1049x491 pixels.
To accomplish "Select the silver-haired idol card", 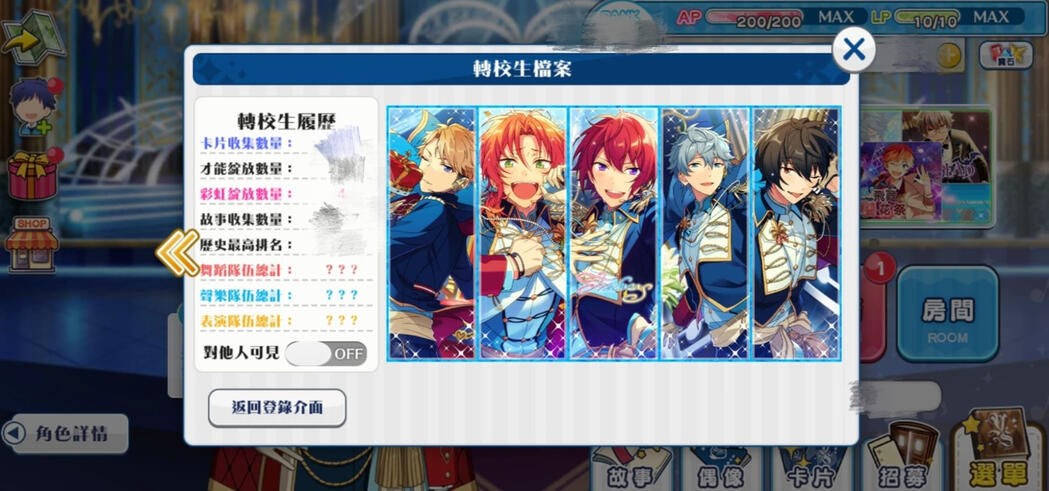I will point(705,233).
